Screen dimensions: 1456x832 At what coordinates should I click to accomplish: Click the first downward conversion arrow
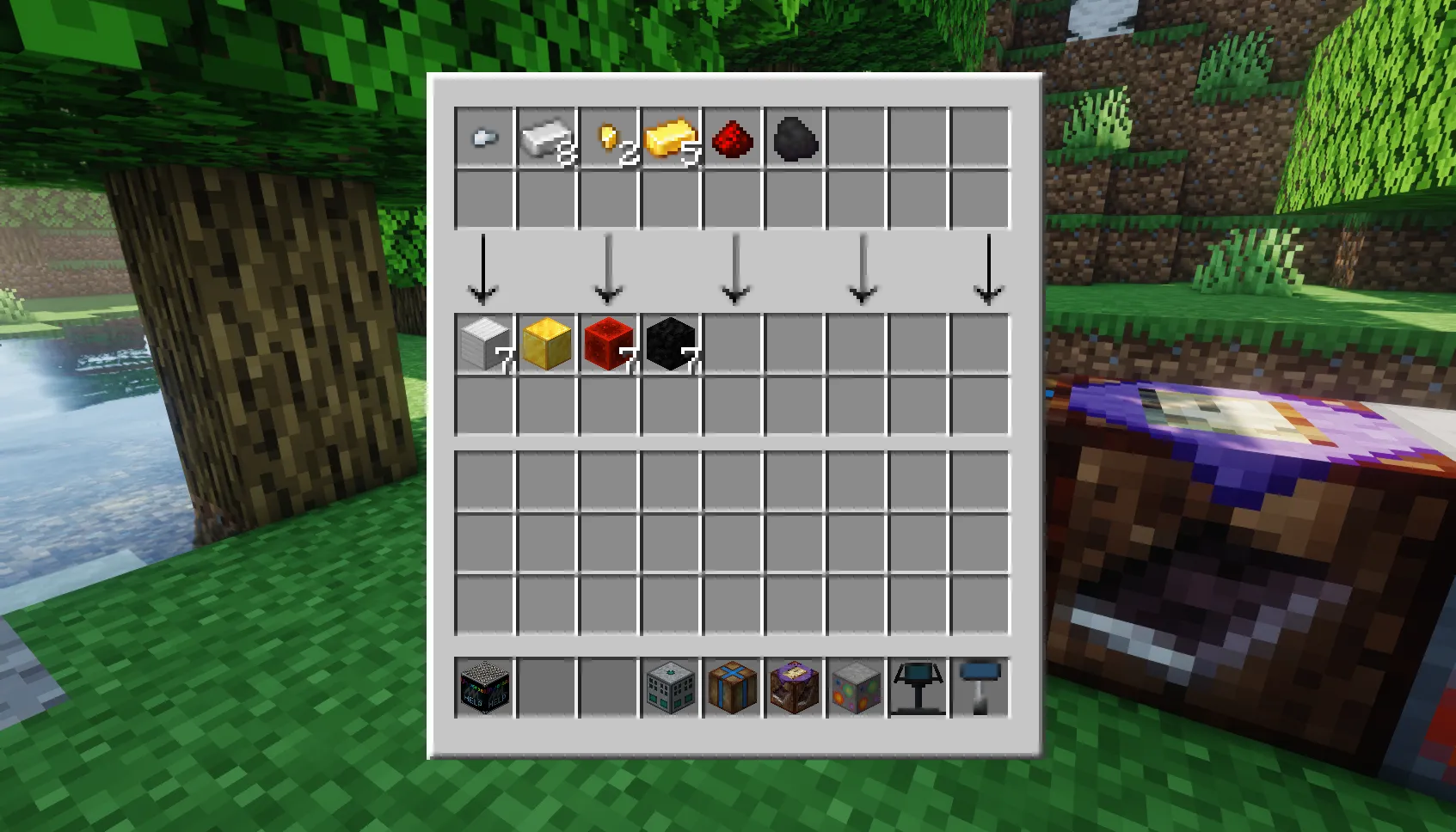[x=484, y=266]
